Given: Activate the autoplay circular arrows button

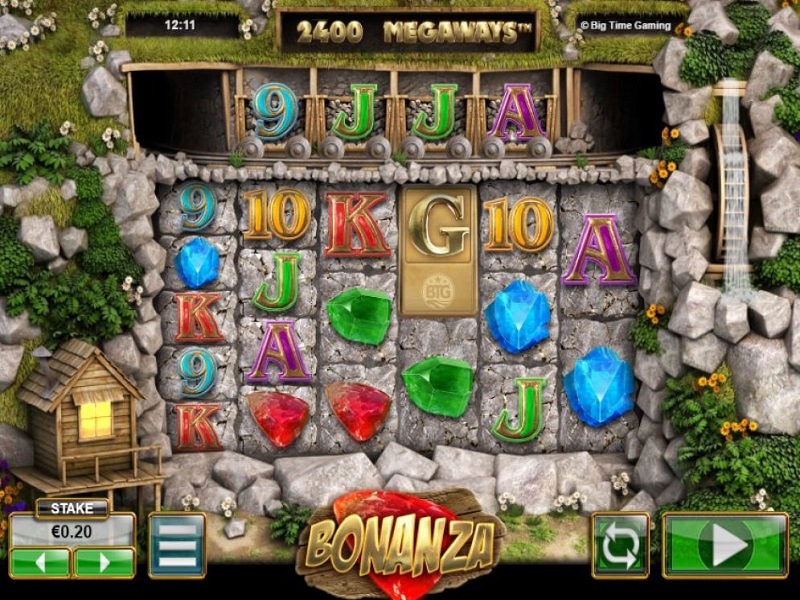Looking at the screenshot, I should click(x=620, y=545).
